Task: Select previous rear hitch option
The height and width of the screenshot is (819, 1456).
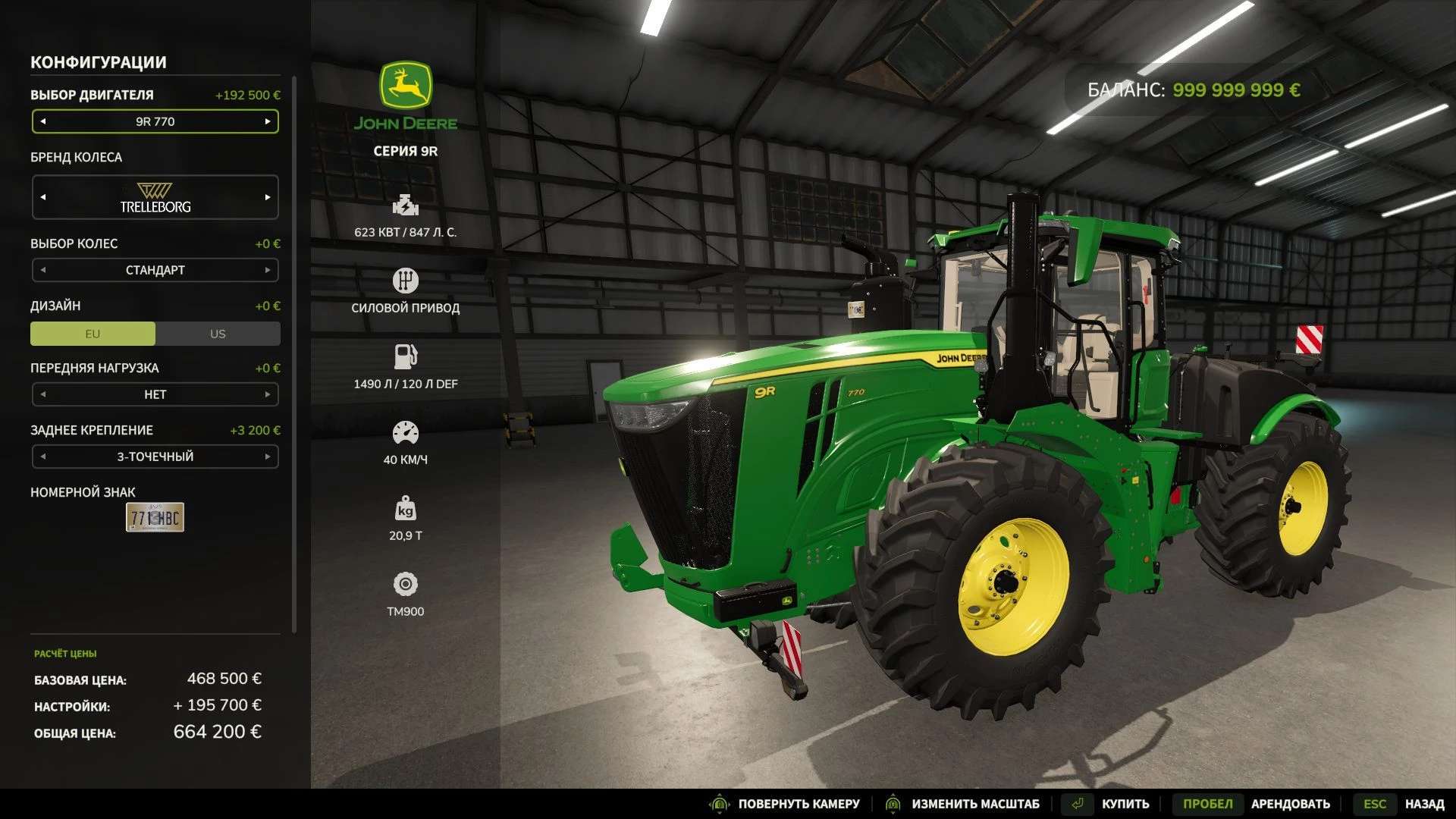Action: 43,457
